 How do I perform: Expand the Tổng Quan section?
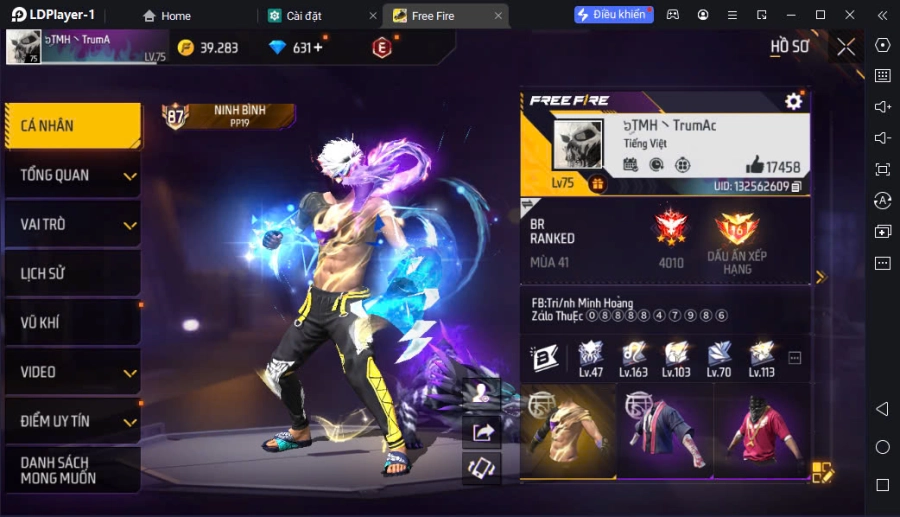pos(70,175)
